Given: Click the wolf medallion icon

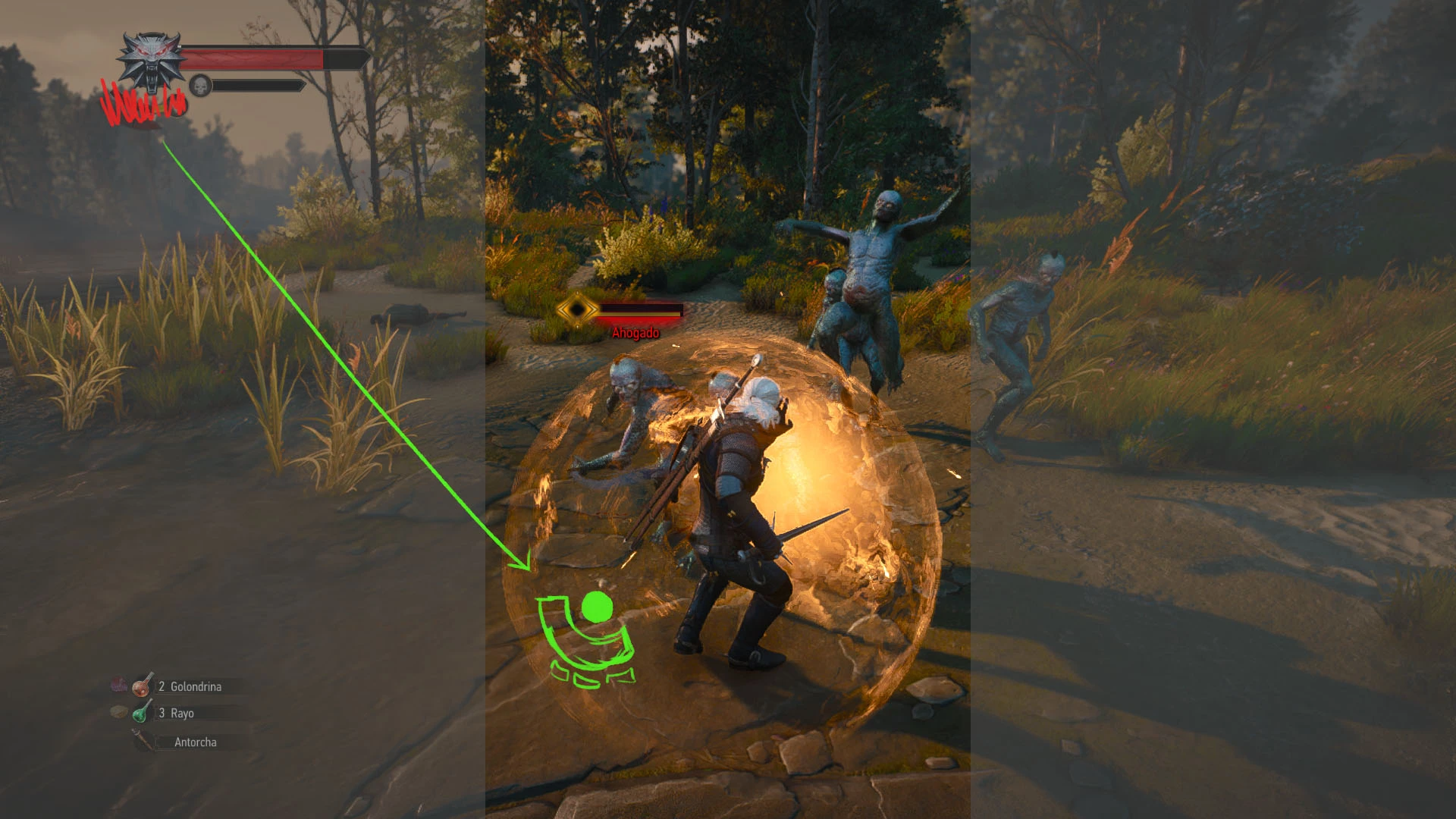Looking at the screenshot, I should [x=152, y=61].
